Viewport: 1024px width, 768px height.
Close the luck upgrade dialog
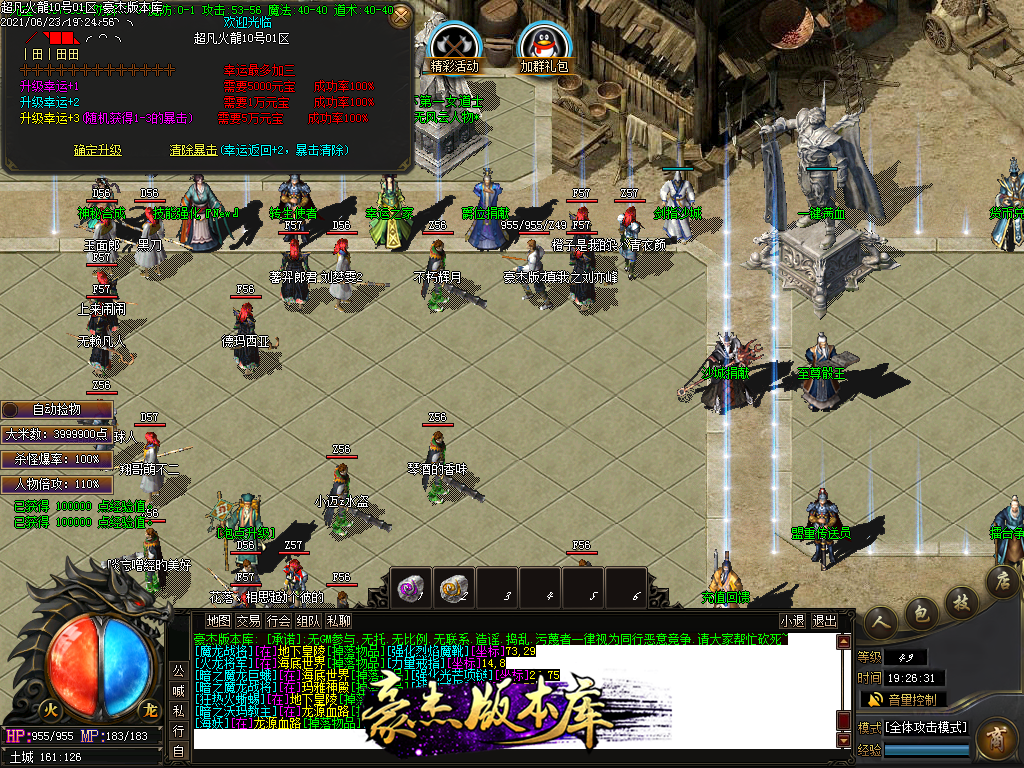pos(400,16)
